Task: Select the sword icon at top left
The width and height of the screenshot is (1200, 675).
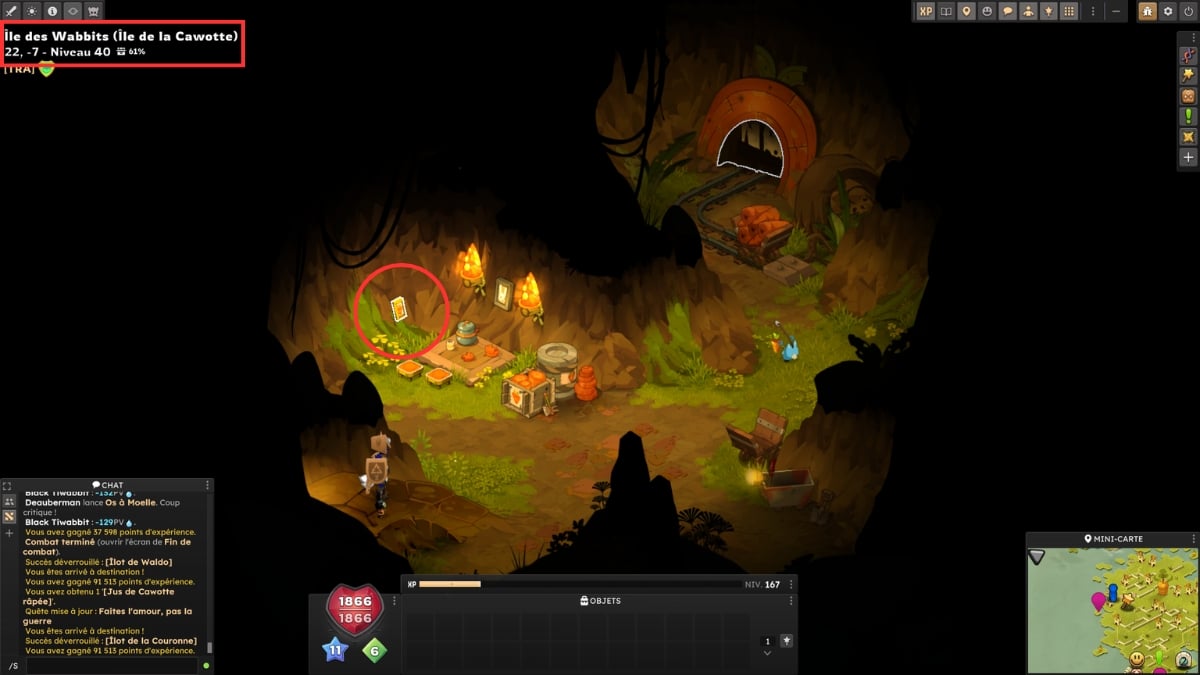Action: [x=10, y=11]
